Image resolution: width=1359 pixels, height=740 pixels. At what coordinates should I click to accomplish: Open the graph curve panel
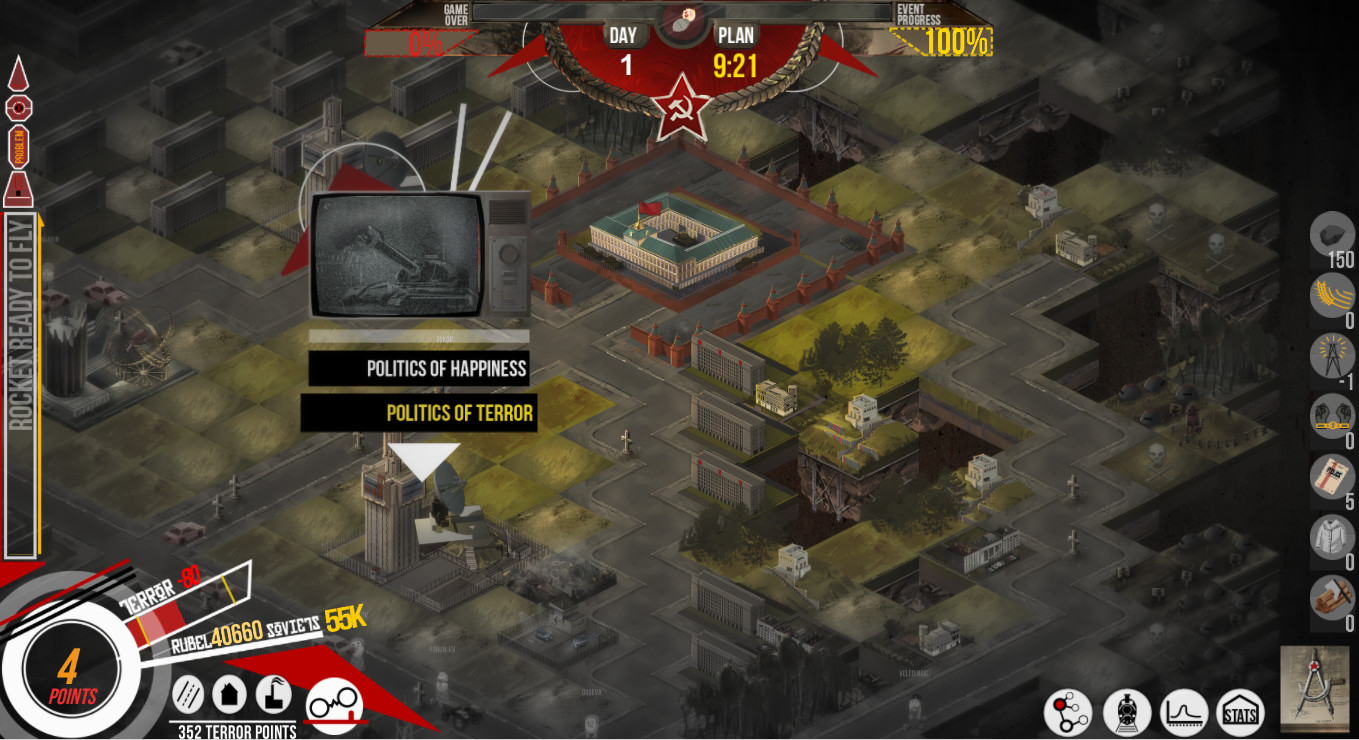pyautogui.click(x=1182, y=712)
